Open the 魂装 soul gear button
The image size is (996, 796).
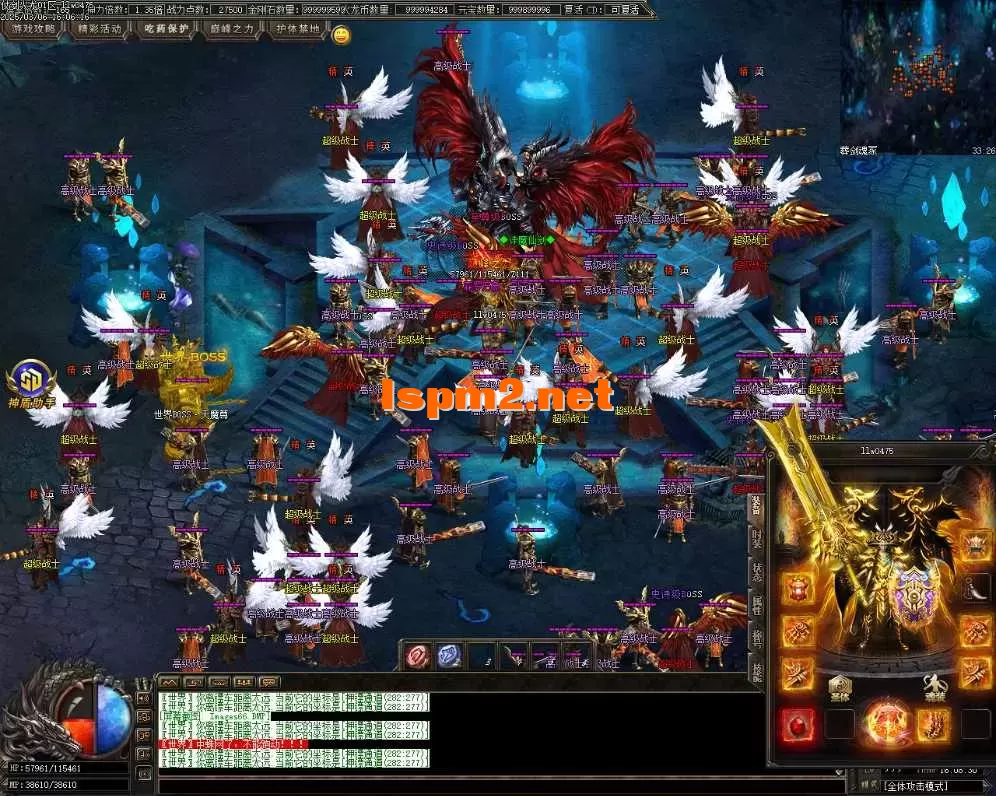point(935,685)
